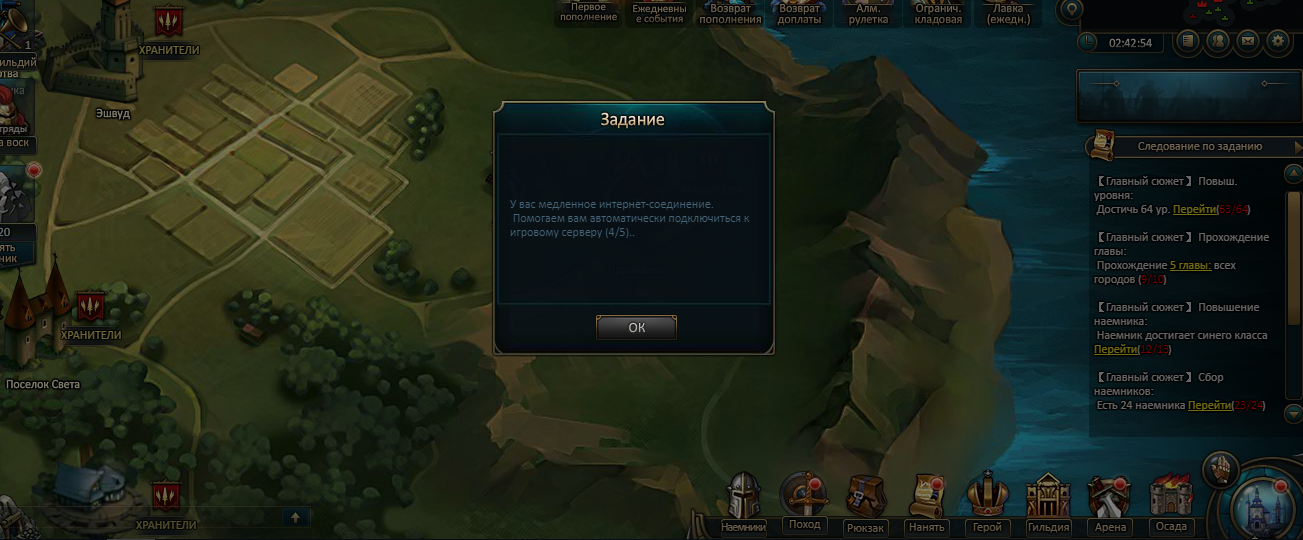The height and width of the screenshot is (540, 1303).
Task: Follow the 5 главы chapter quest link
Action: [1190, 265]
